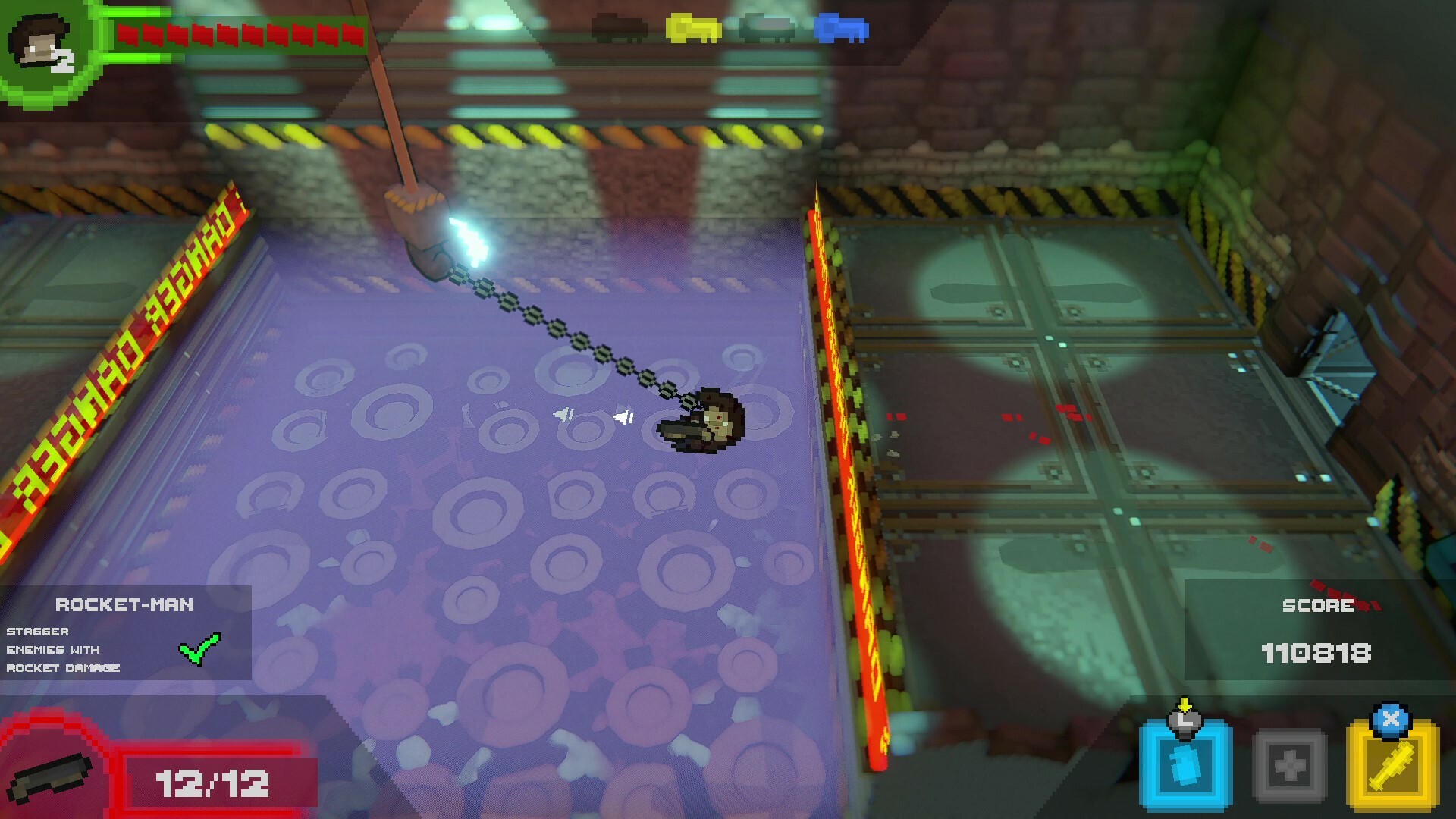This screenshot has width=1456, height=819.
Task: Click the ROCKET-MAN panel header
Action: click(x=125, y=605)
